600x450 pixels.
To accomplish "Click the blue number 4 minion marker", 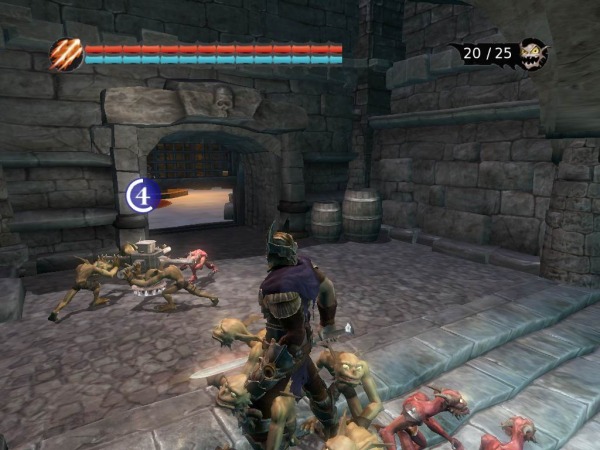I will [143, 194].
